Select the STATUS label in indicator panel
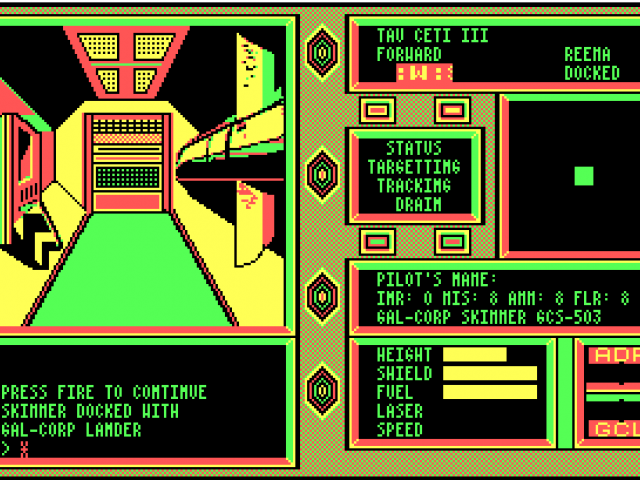 [414, 148]
